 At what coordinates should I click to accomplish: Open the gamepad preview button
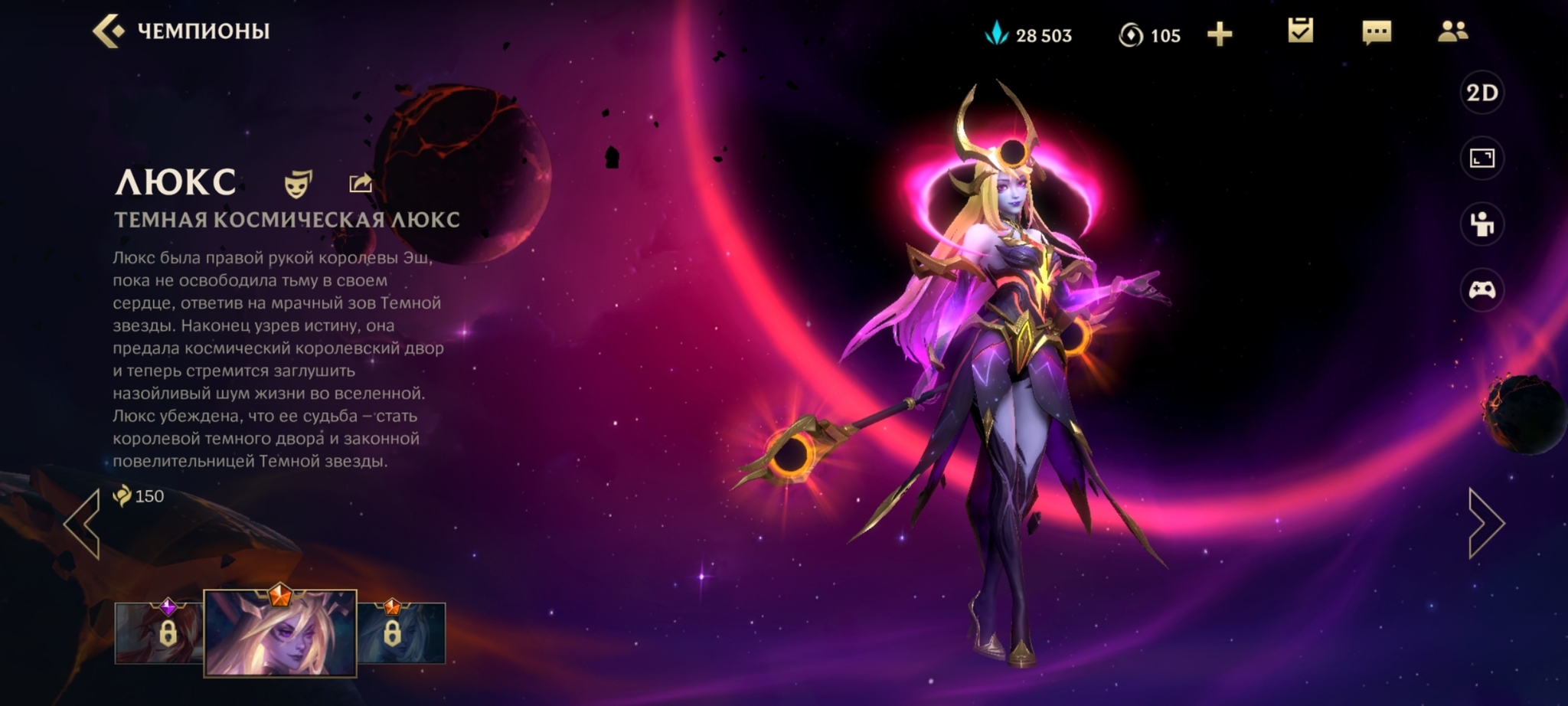pyautogui.click(x=1481, y=290)
